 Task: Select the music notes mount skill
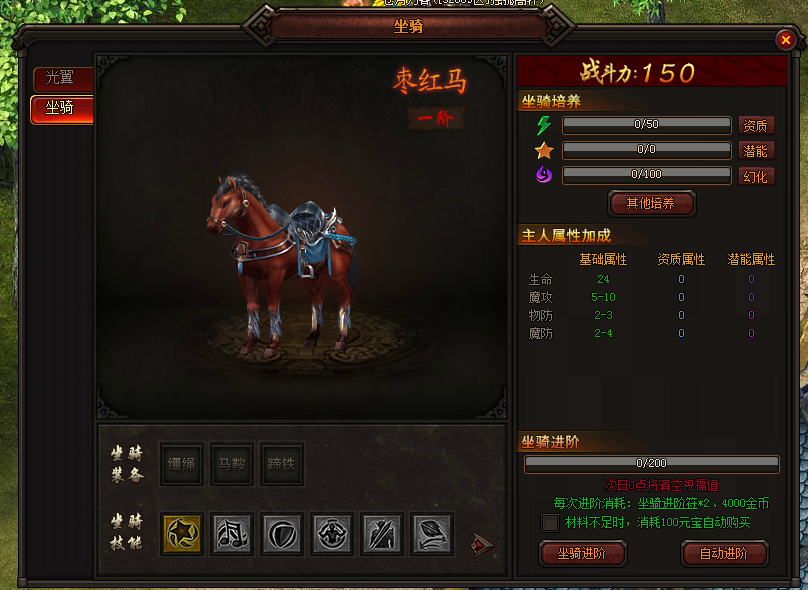tap(233, 534)
